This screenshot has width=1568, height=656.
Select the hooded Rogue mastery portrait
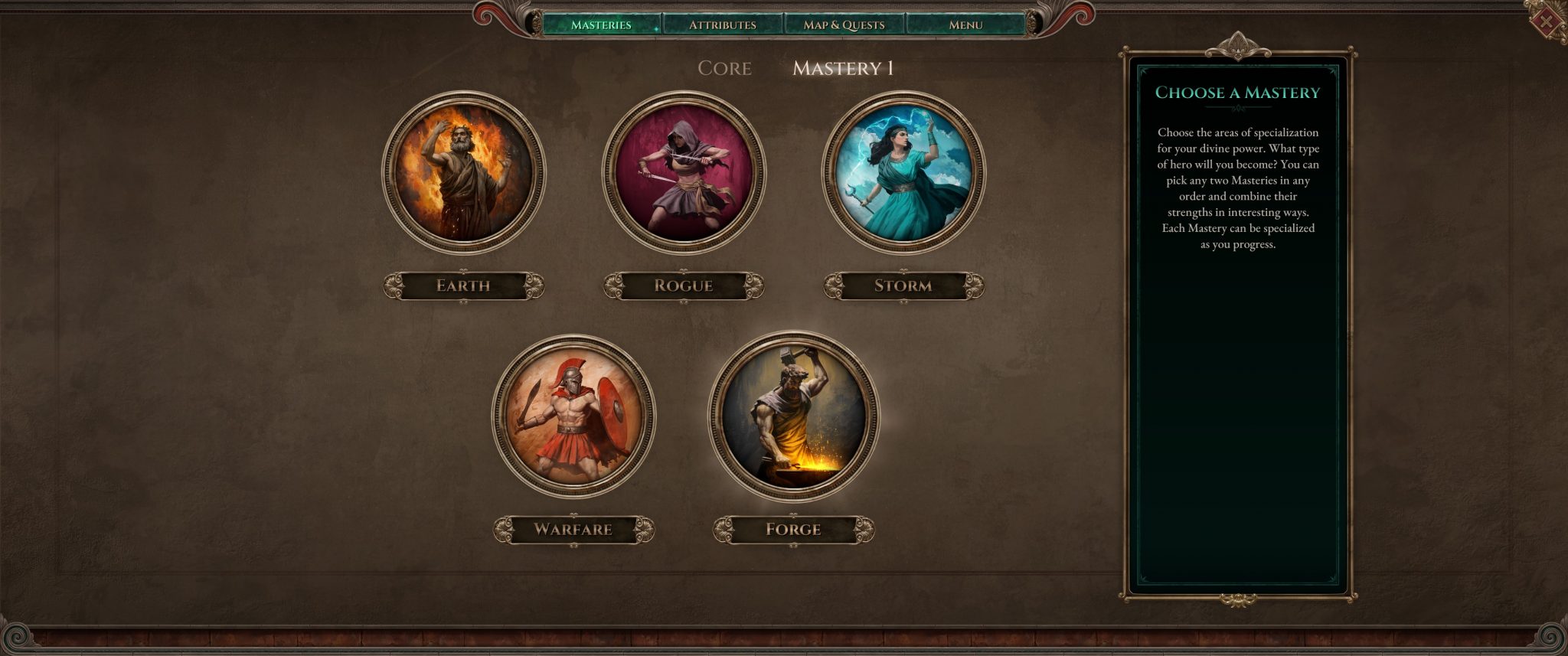coord(684,172)
